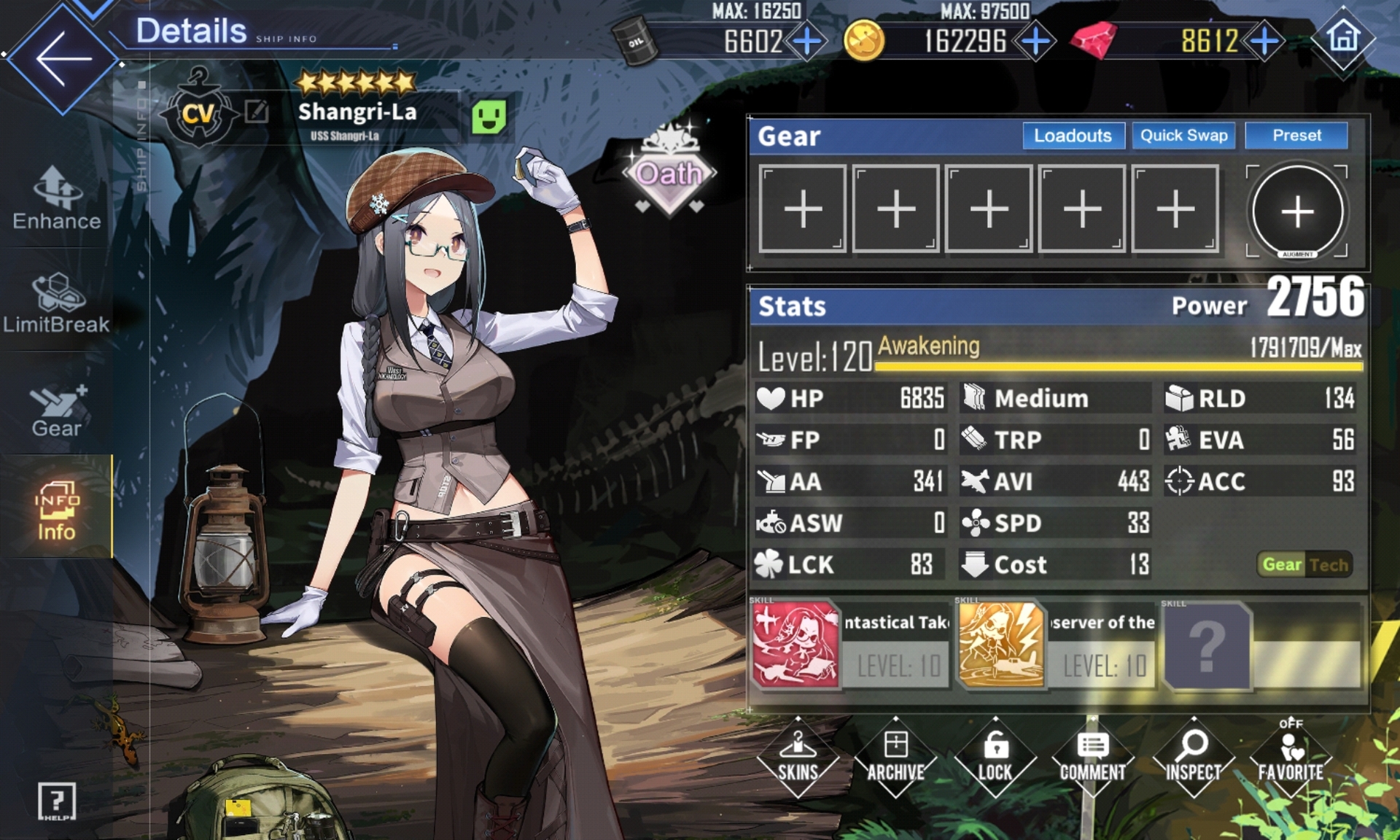Viewport: 1400px width, 840px height.
Task: Add more coins with plus button
Action: pos(1035,41)
